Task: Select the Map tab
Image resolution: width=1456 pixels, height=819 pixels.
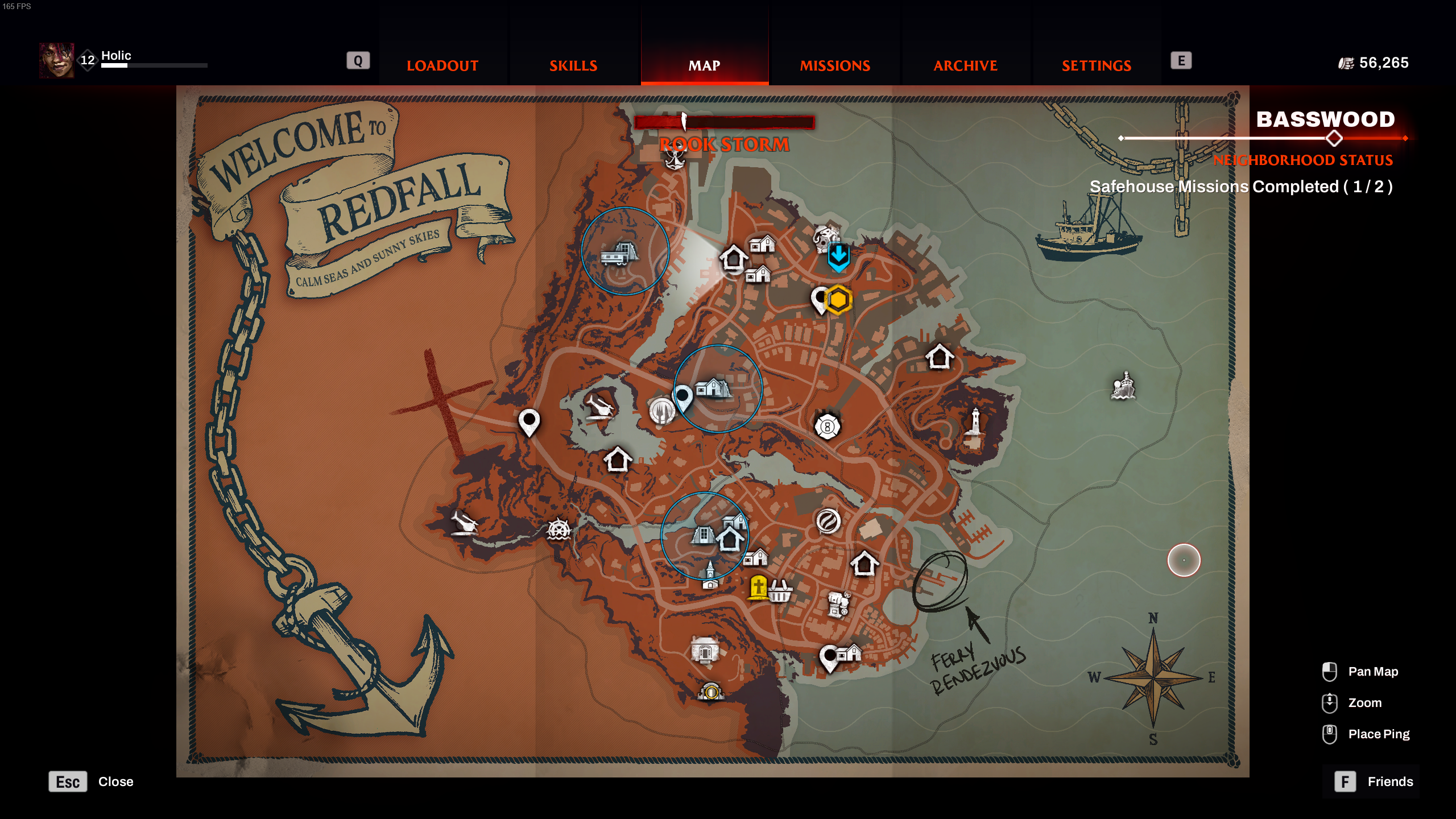Action: [704, 65]
